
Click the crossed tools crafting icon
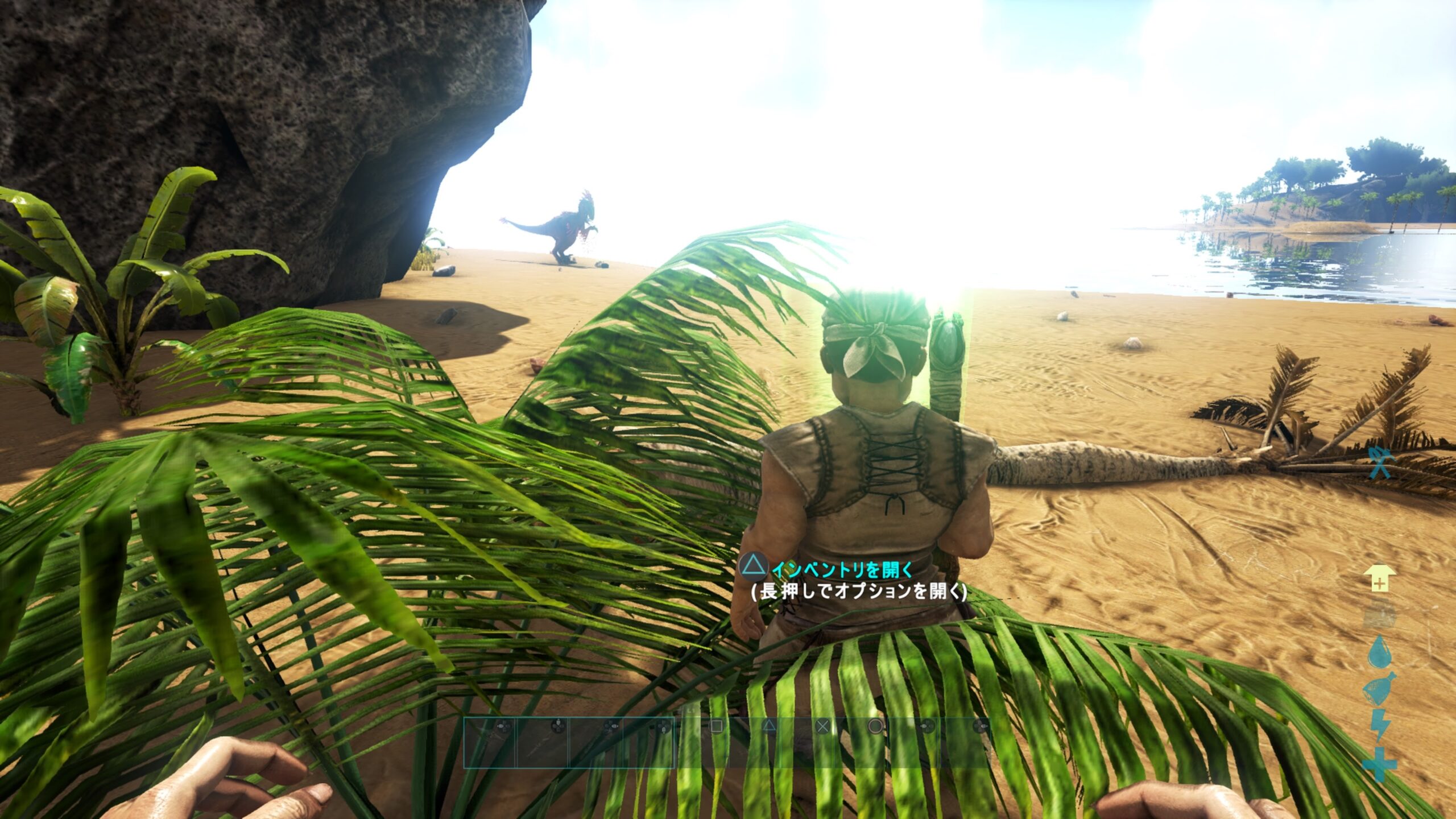[1379, 461]
